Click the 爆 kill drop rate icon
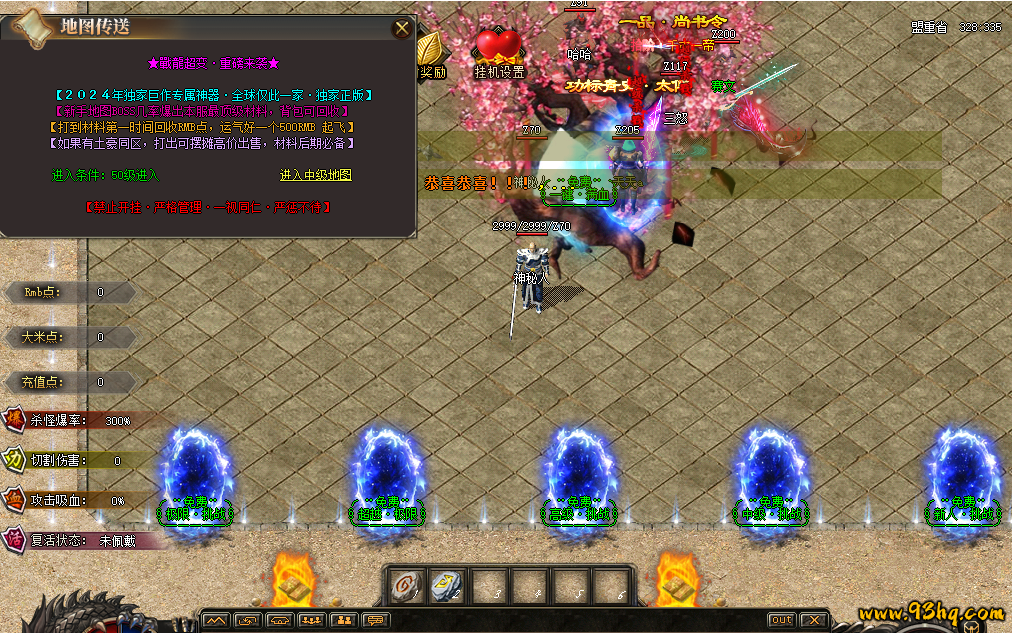1012x633 pixels. coord(15,420)
